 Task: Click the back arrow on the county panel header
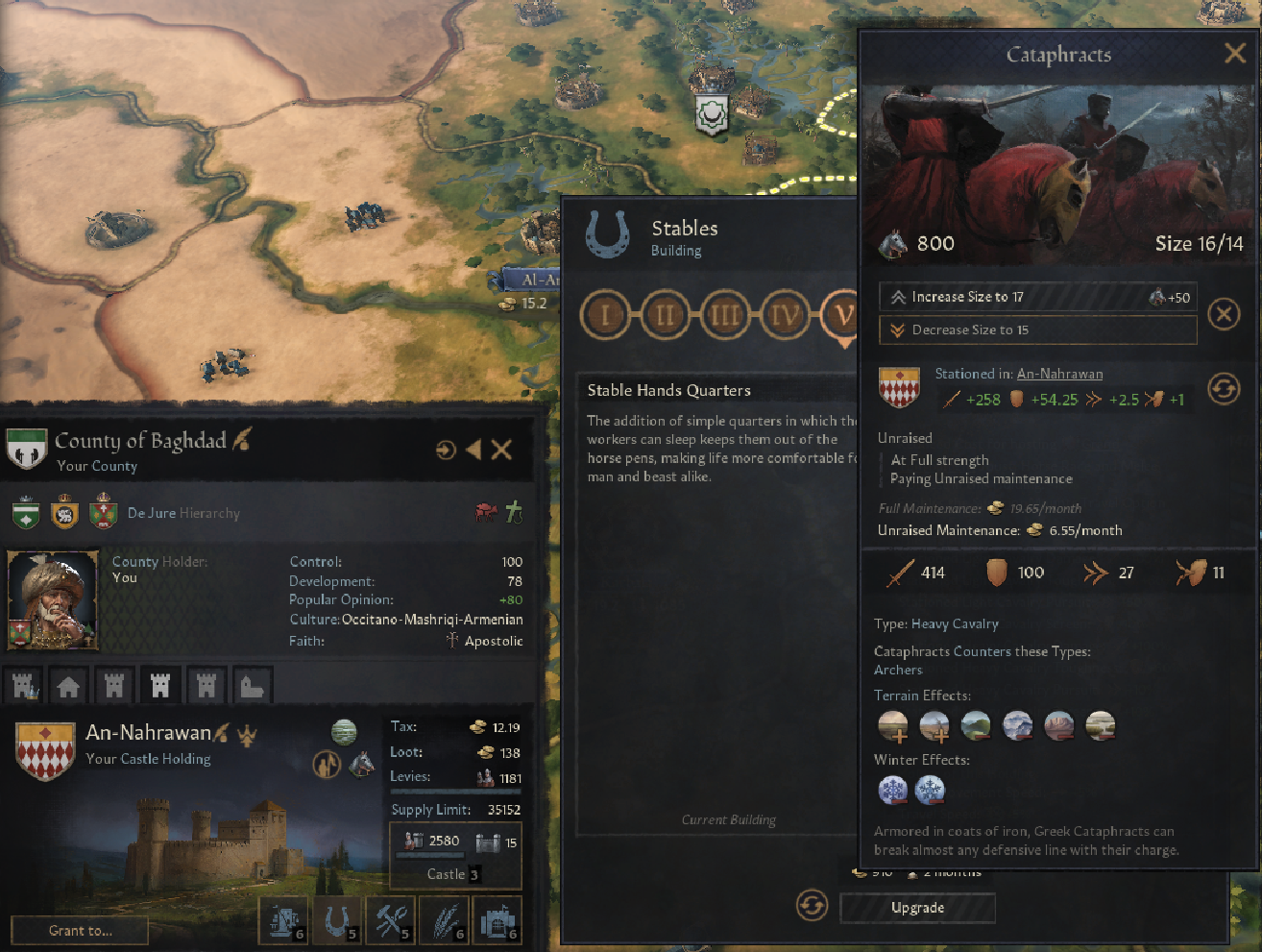tap(472, 448)
